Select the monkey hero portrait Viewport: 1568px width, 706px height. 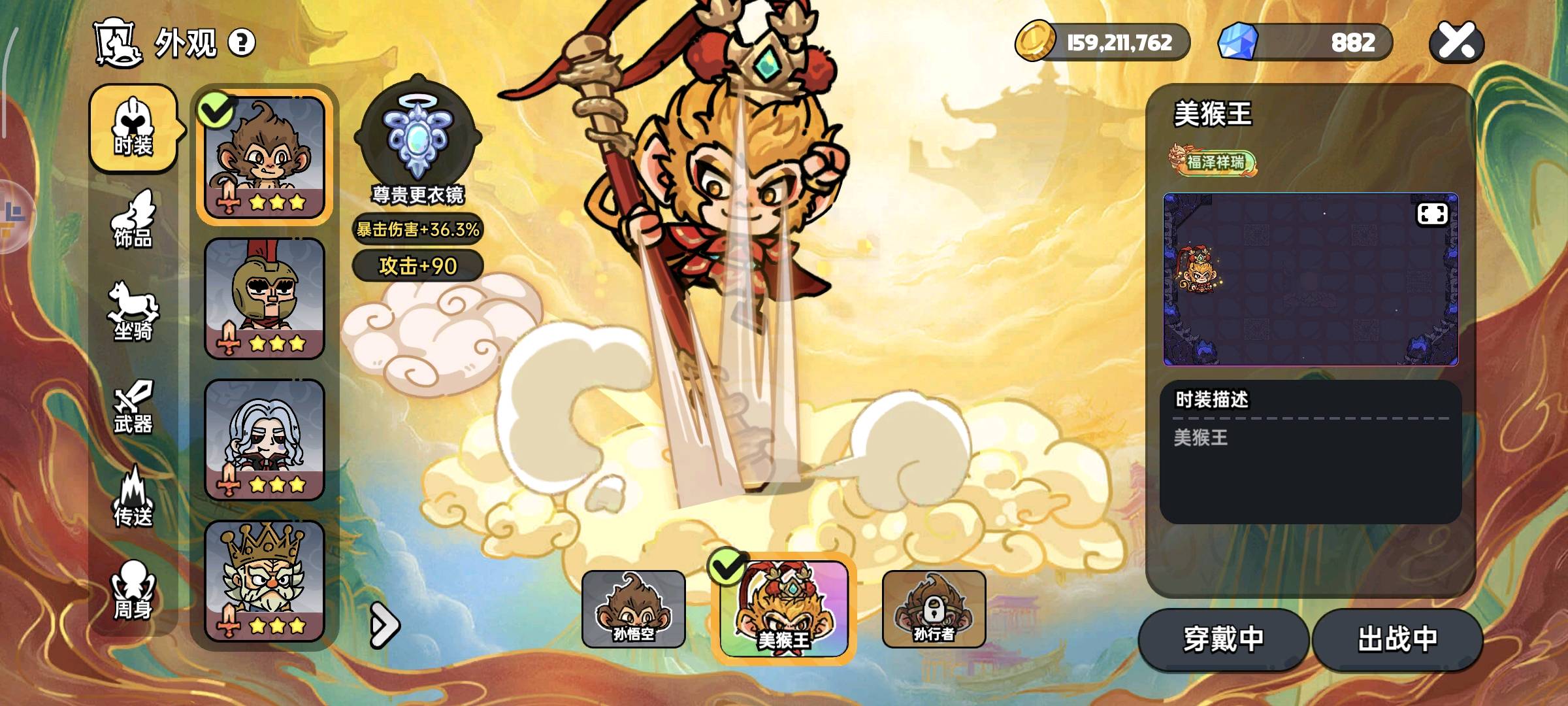pyautogui.click(x=265, y=158)
